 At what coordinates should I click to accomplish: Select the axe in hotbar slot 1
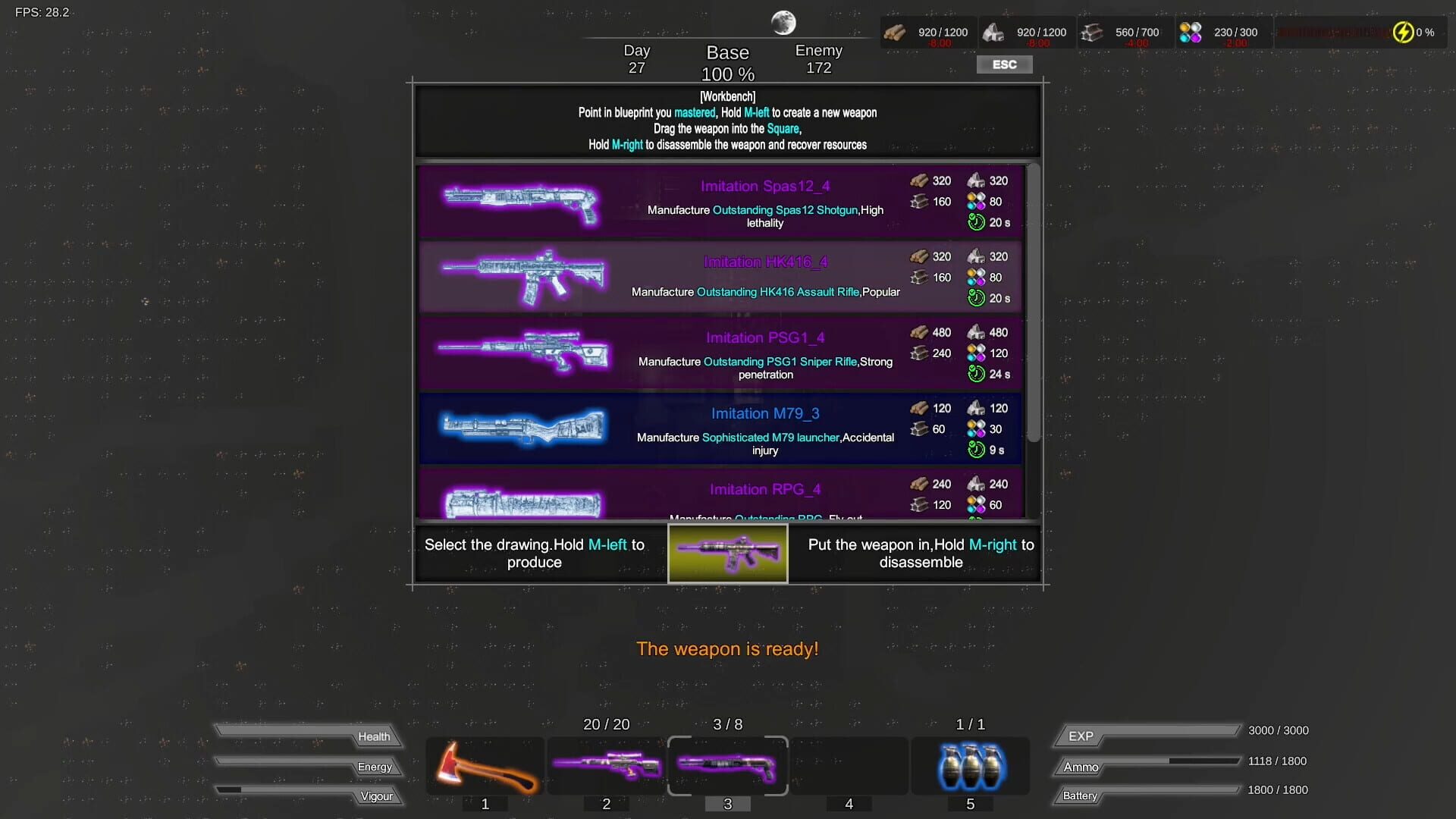tap(485, 766)
